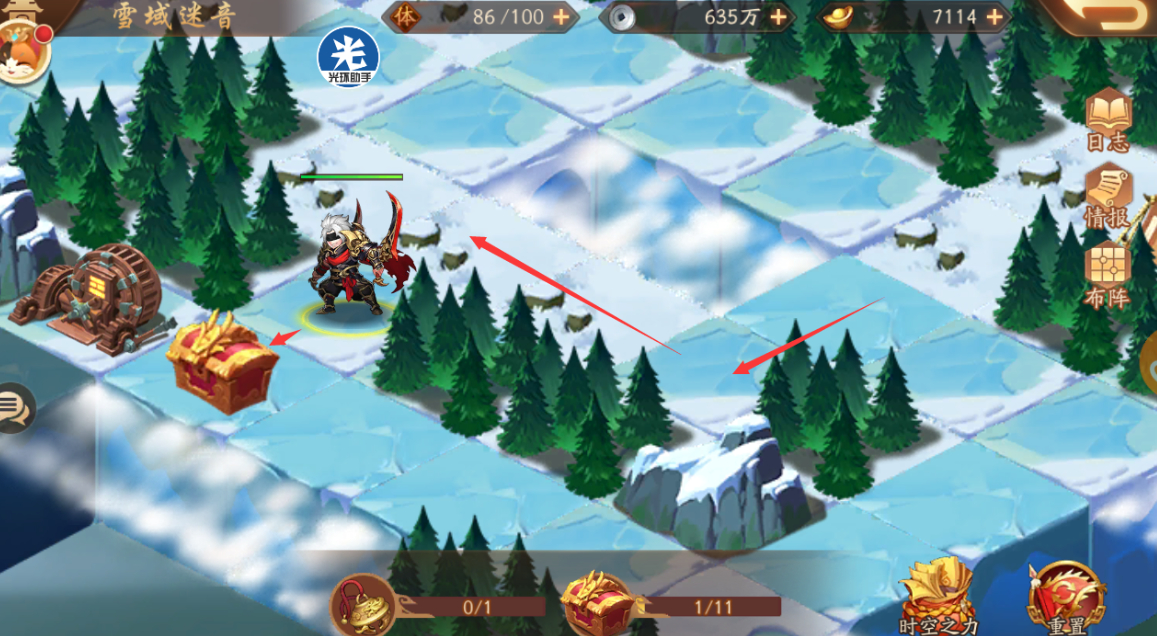The width and height of the screenshot is (1157, 636).
Task: Buy more gold ingots via plus button
Action: click(x=994, y=17)
